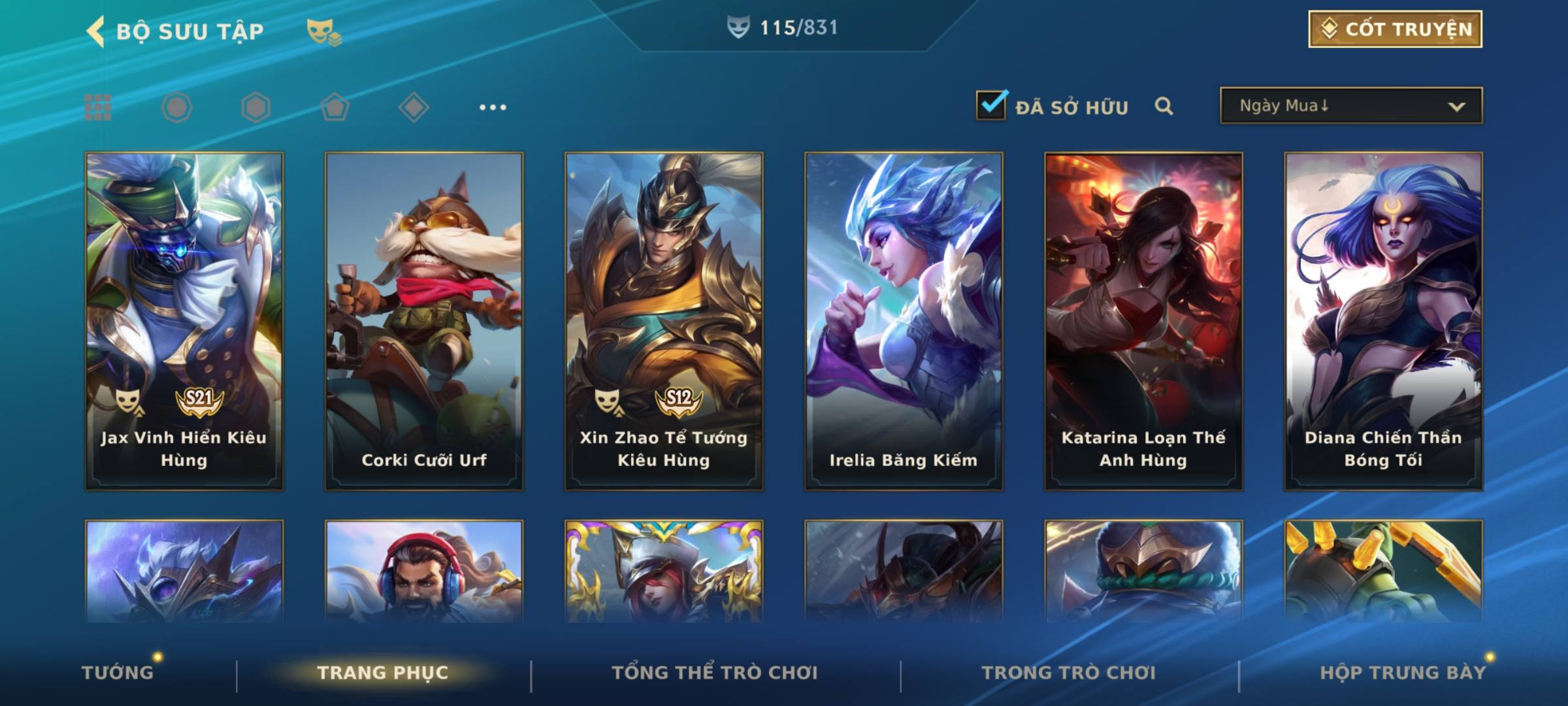The height and width of the screenshot is (706, 1568).
Task: Open the Corki Cưỡi Urf skin card
Action: [424, 320]
